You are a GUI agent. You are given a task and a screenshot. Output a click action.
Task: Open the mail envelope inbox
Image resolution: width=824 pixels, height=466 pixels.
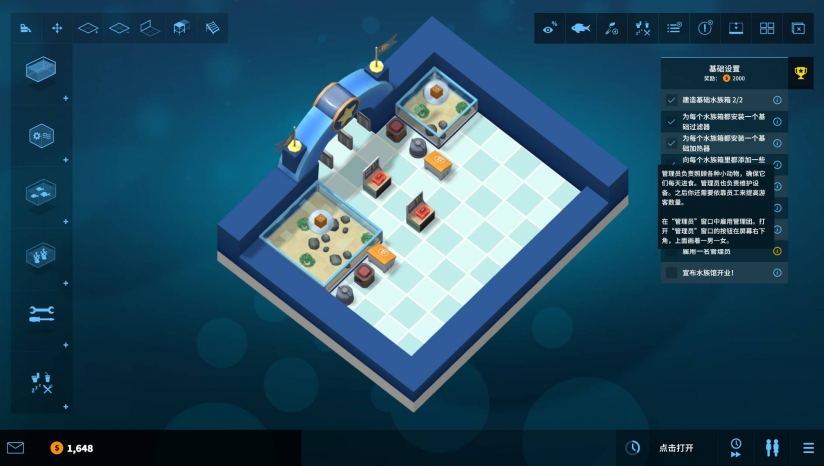point(15,448)
